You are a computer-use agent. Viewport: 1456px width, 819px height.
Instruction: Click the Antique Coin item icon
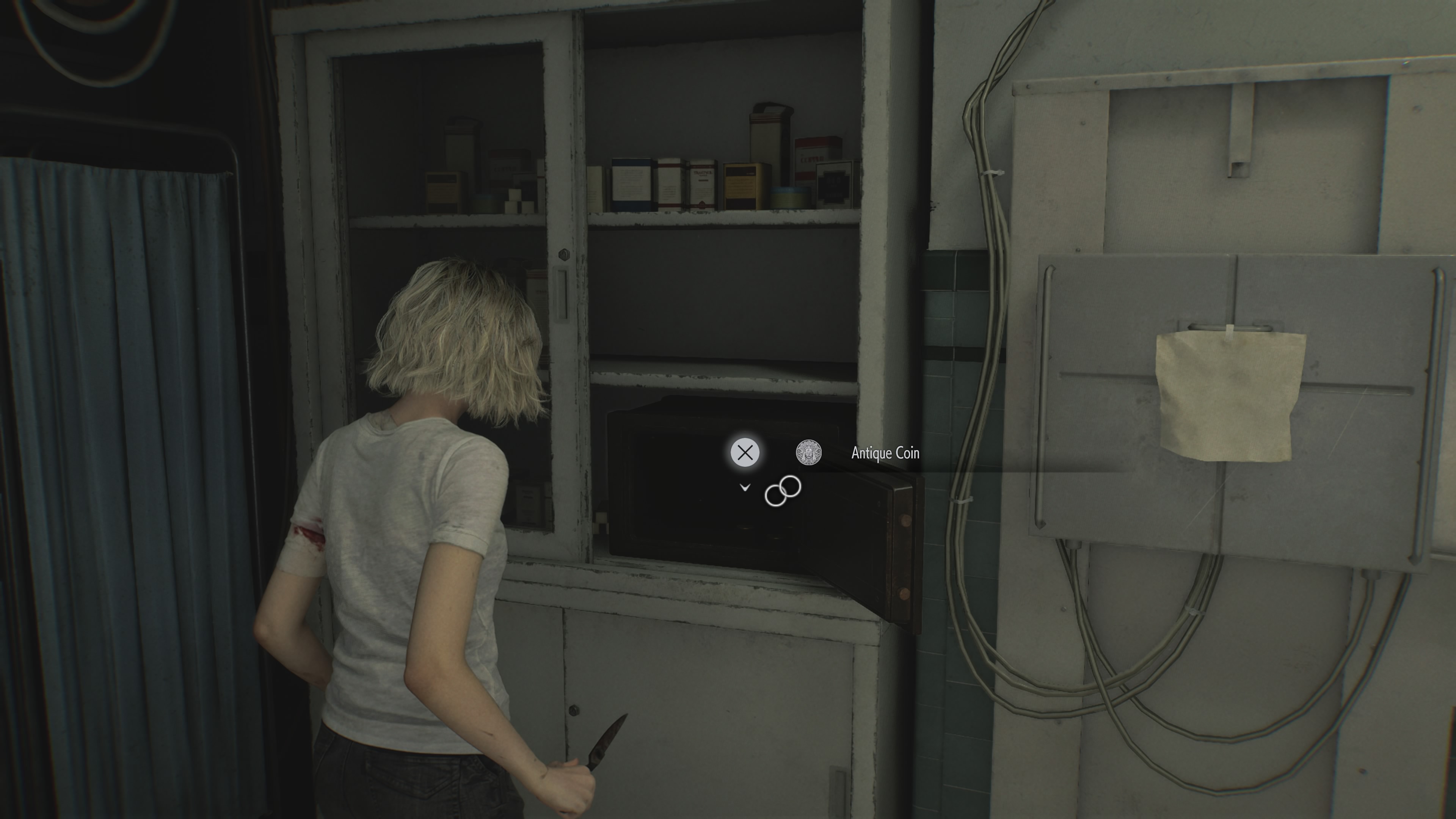click(810, 452)
